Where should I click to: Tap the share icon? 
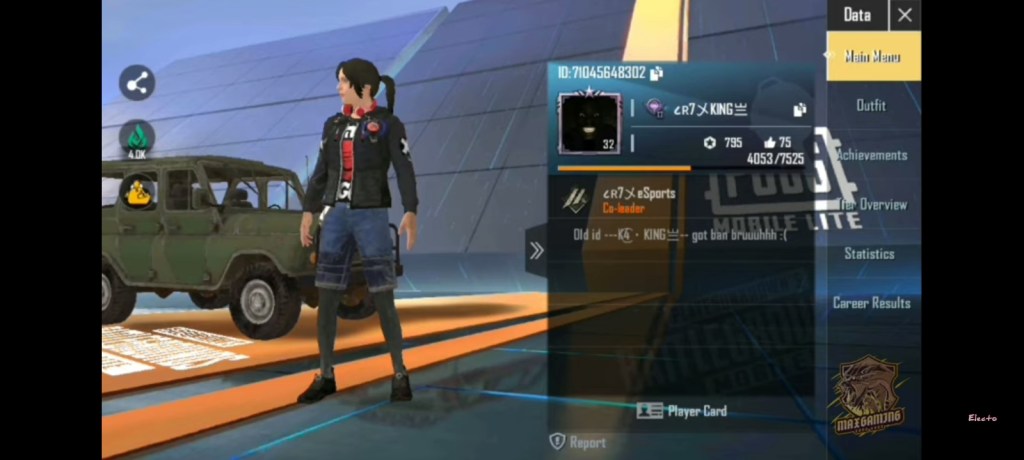coord(137,83)
